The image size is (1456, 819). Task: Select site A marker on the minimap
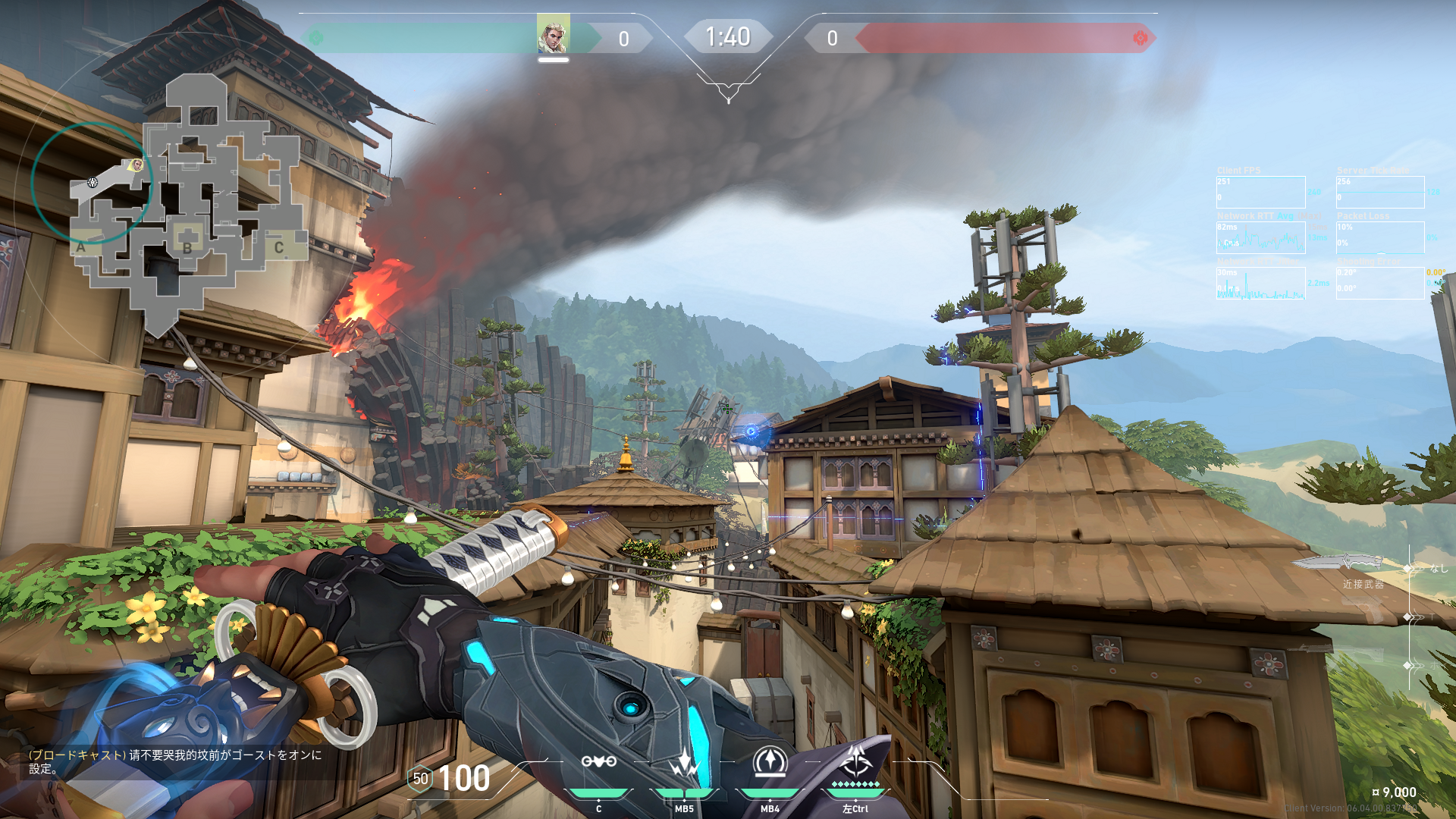pyautogui.click(x=81, y=246)
